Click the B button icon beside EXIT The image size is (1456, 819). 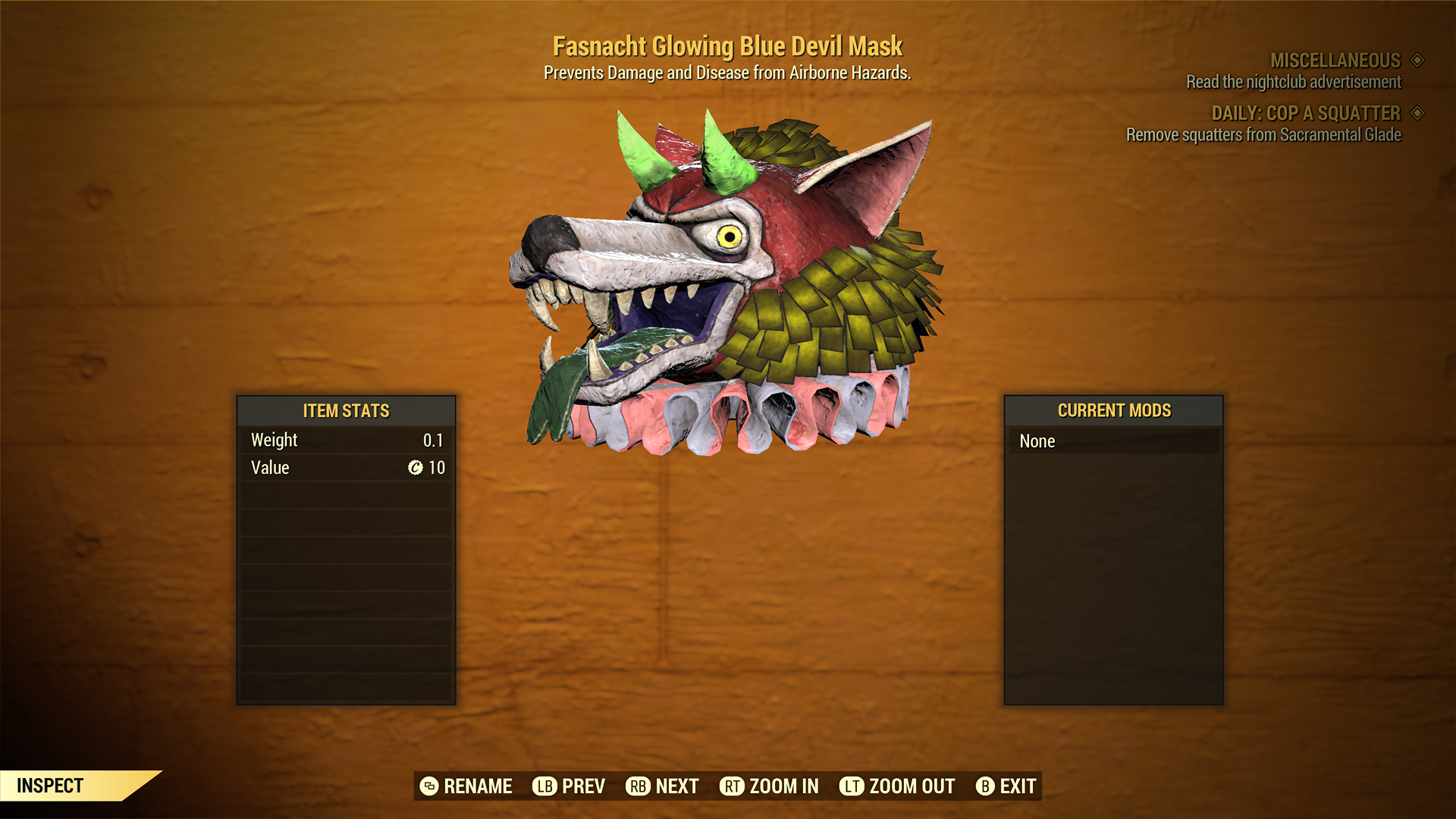pyautogui.click(x=985, y=786)
